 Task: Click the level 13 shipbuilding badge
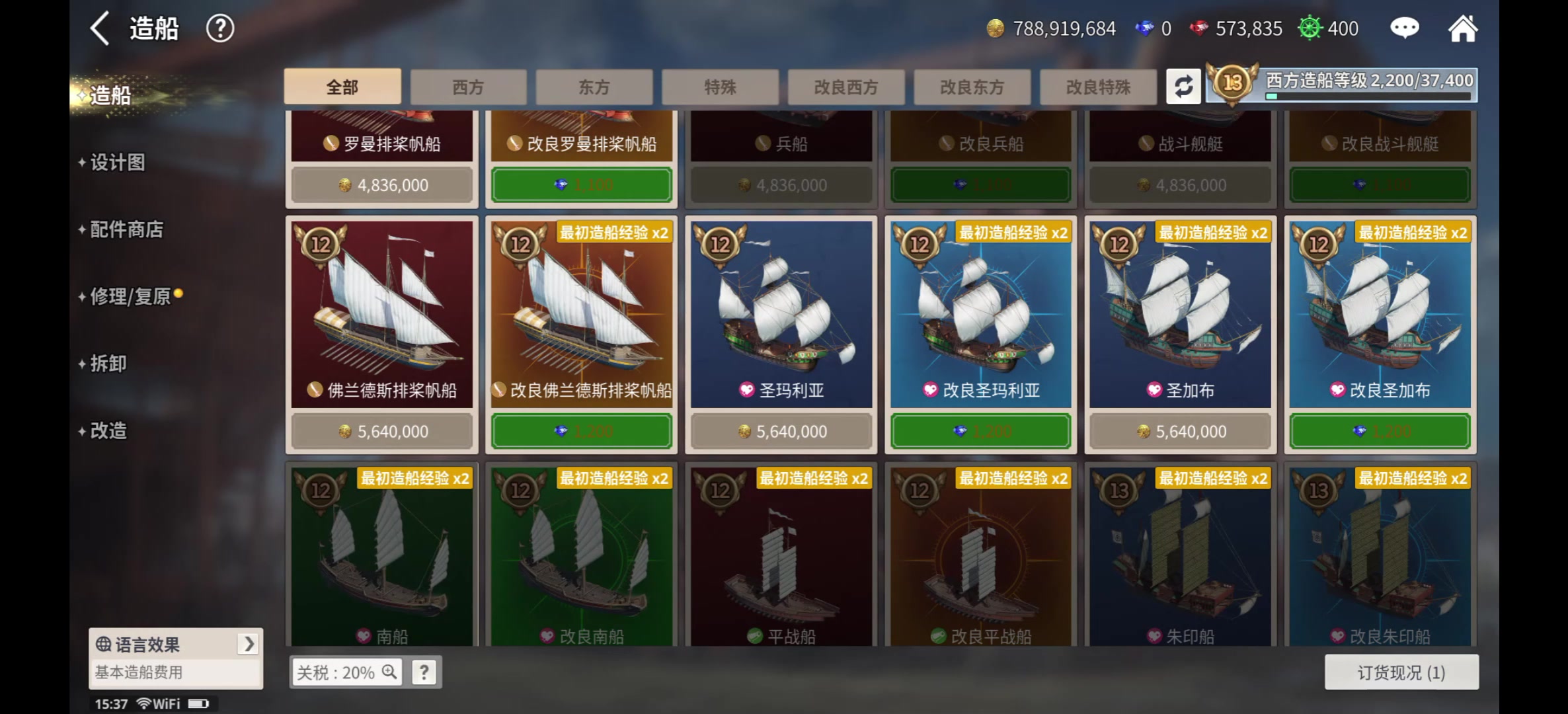[x=1231, y=83]
